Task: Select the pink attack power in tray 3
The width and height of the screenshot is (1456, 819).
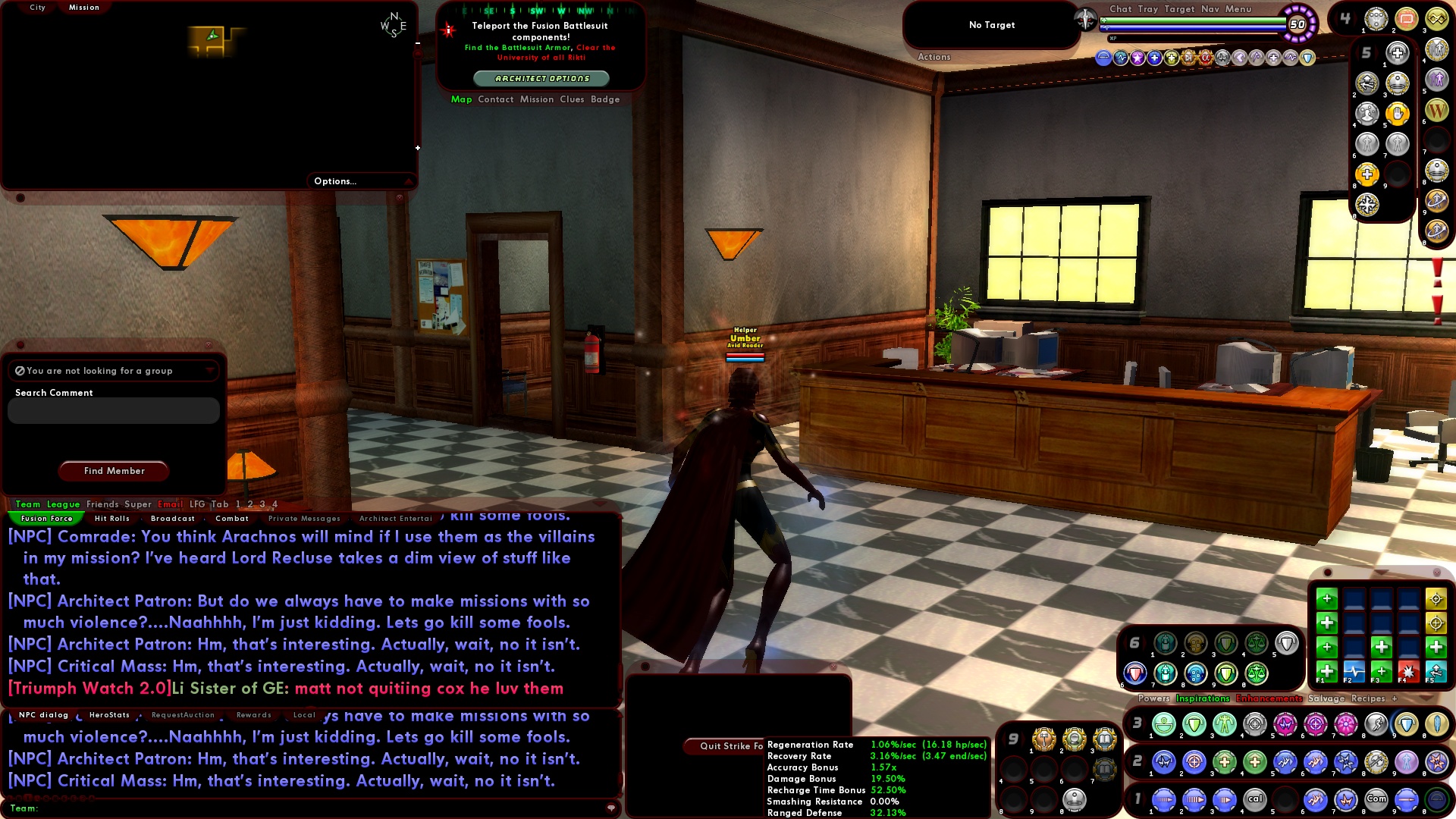Action: tap(1284, 723)
